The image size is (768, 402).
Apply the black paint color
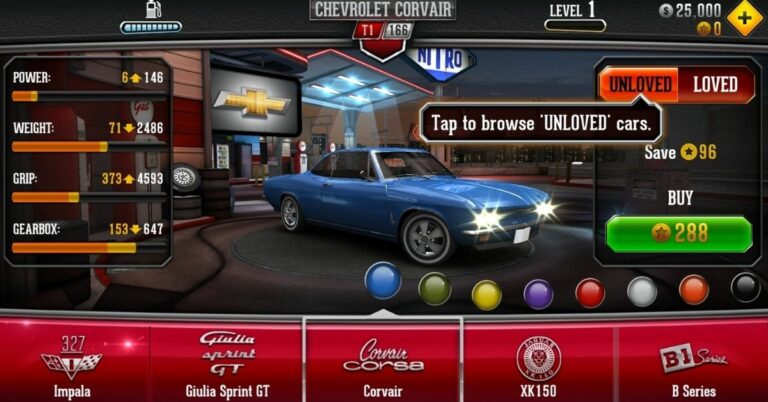coord(745,287)
